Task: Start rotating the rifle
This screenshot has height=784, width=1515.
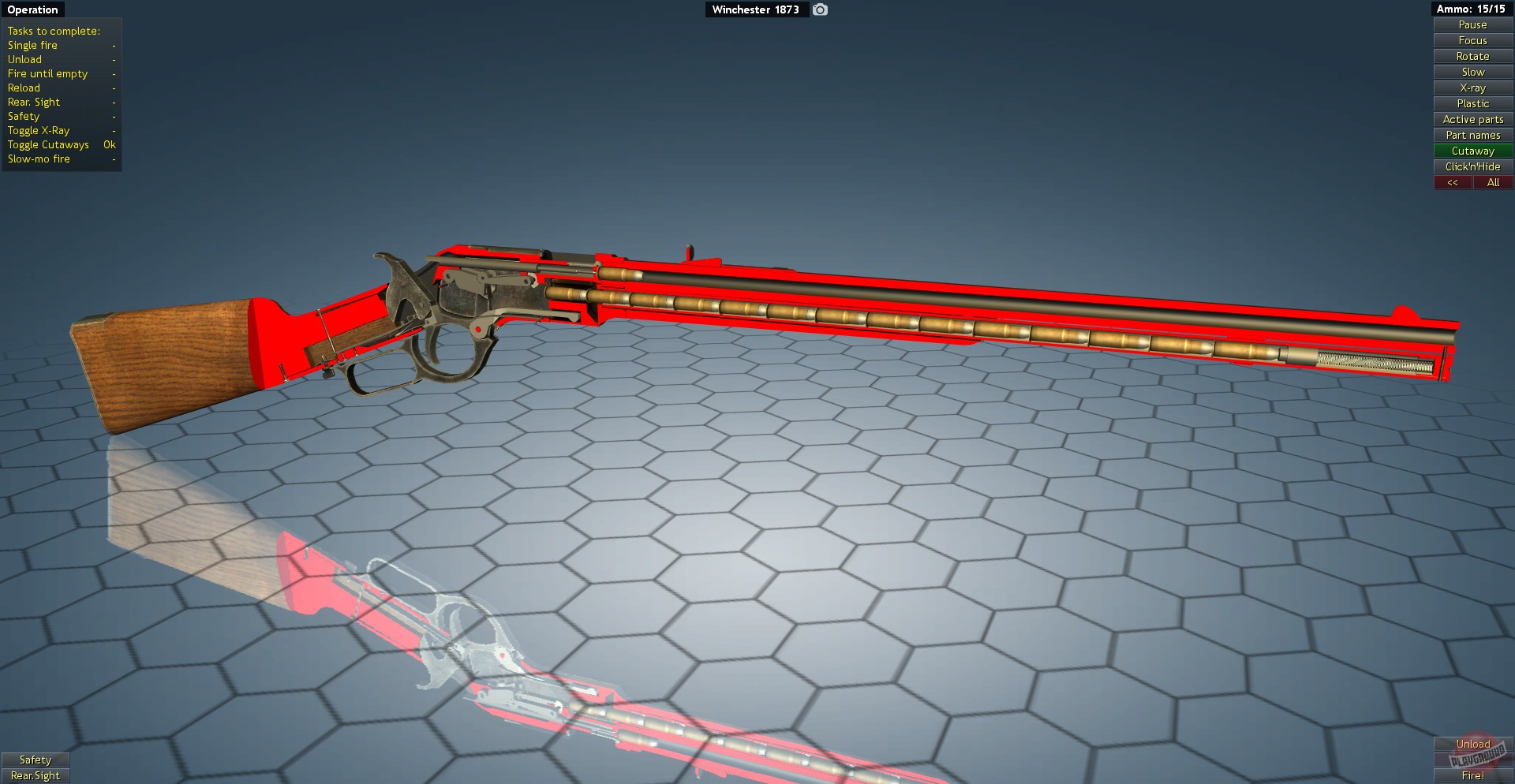Action: (1472, 56)
